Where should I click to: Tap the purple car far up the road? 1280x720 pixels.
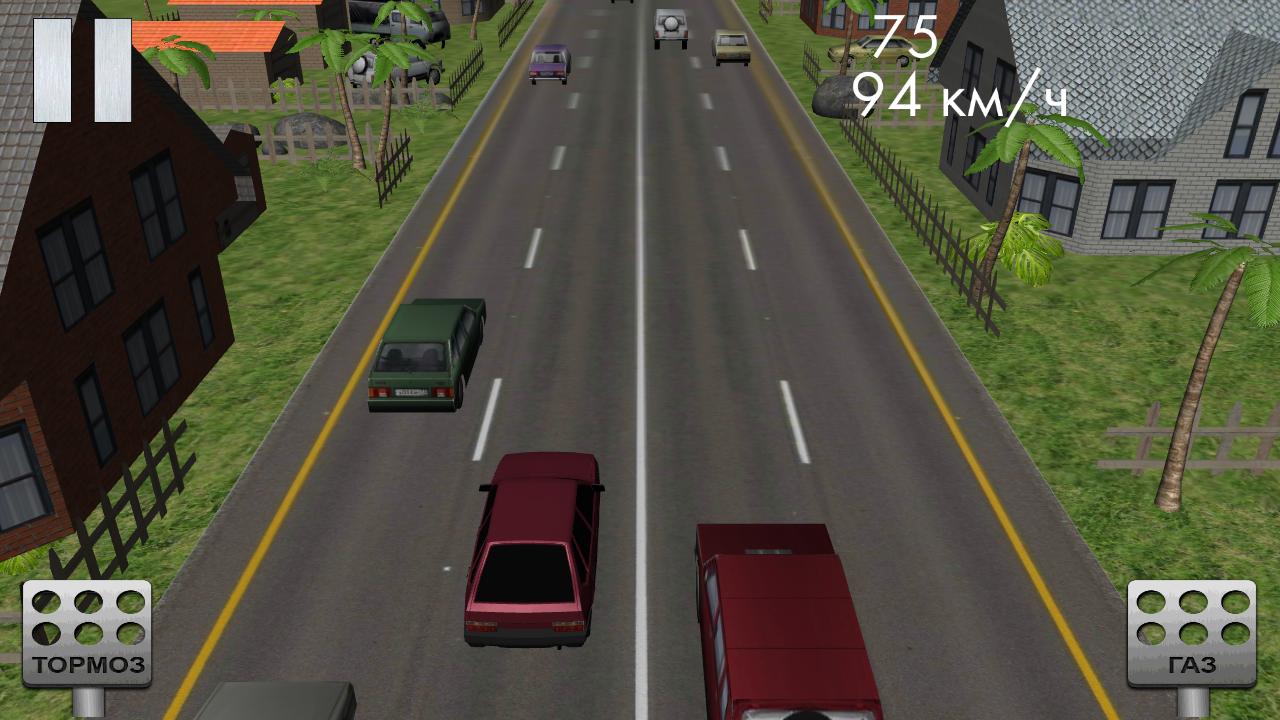549,62
